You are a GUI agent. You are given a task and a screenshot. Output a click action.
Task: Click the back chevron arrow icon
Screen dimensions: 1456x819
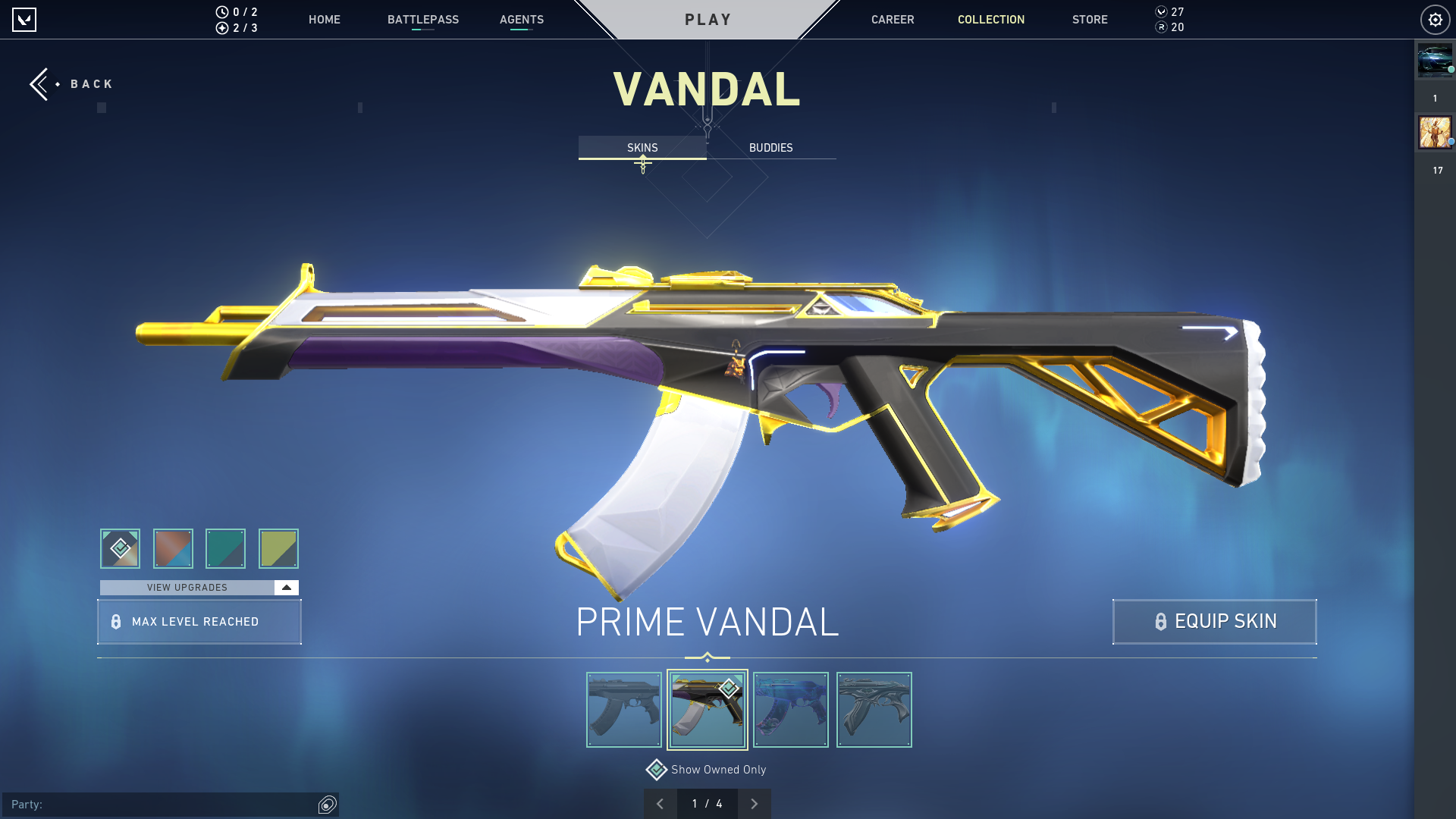[x=39, y=83]
